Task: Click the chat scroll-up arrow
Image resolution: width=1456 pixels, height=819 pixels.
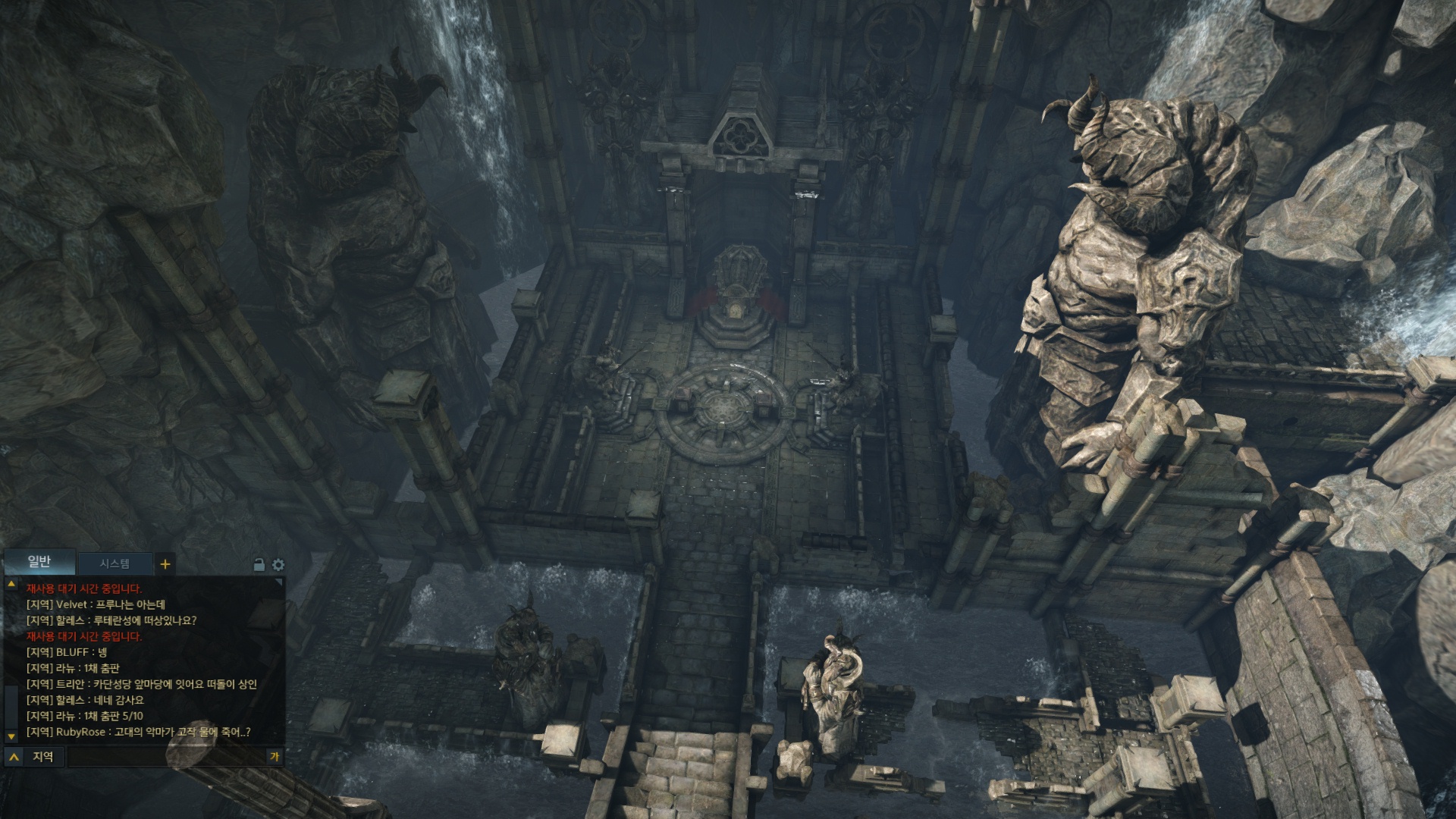Action: [x=11, y=585]
